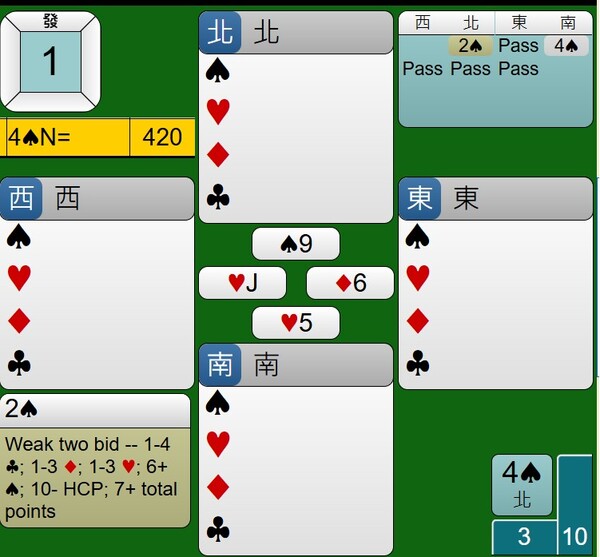Open the 4♠N= 420 result bar
600x557 pixels.
click(97, 137)
